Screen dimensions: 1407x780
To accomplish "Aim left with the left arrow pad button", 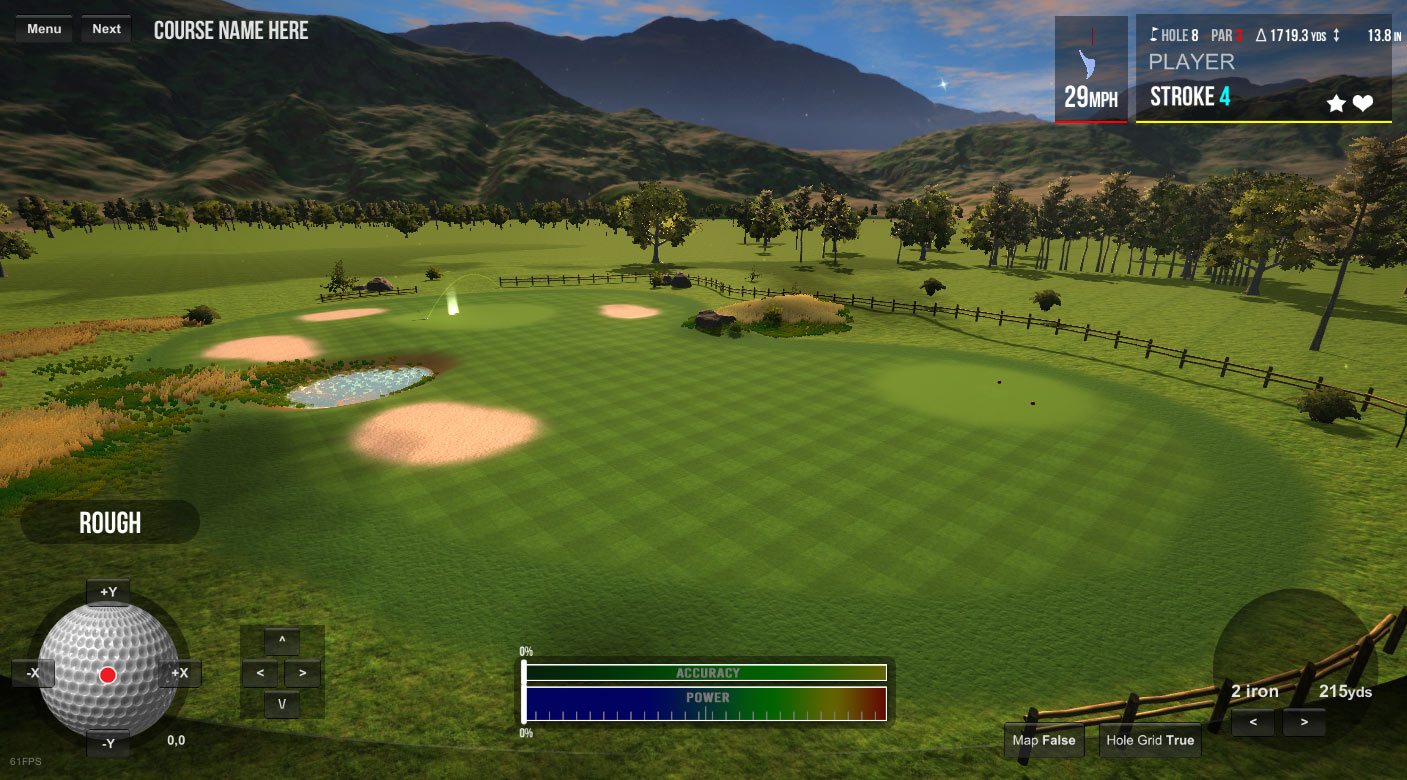I will pos(260,673).
